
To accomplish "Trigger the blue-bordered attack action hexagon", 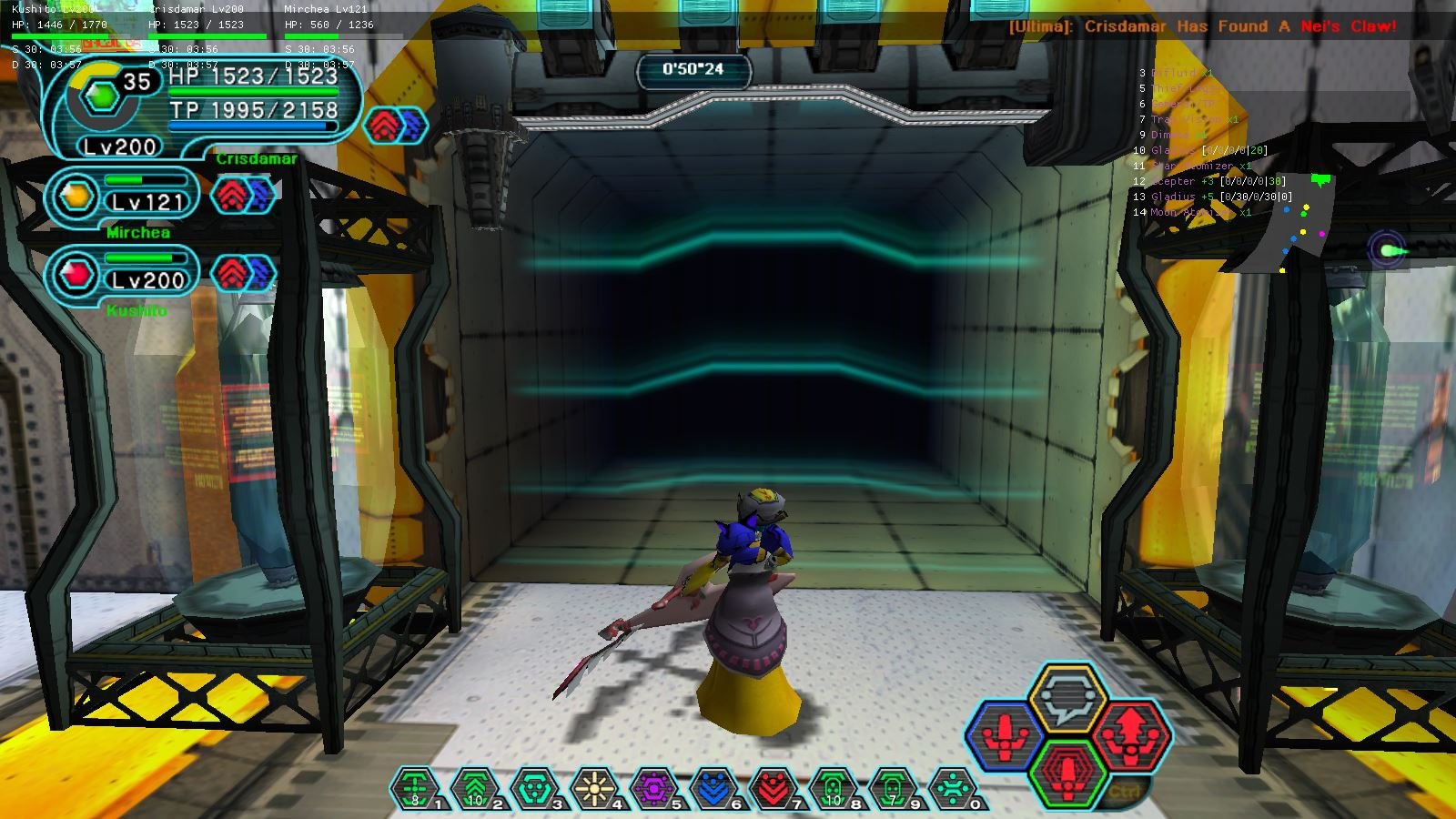I will (x=1005, y=735).
